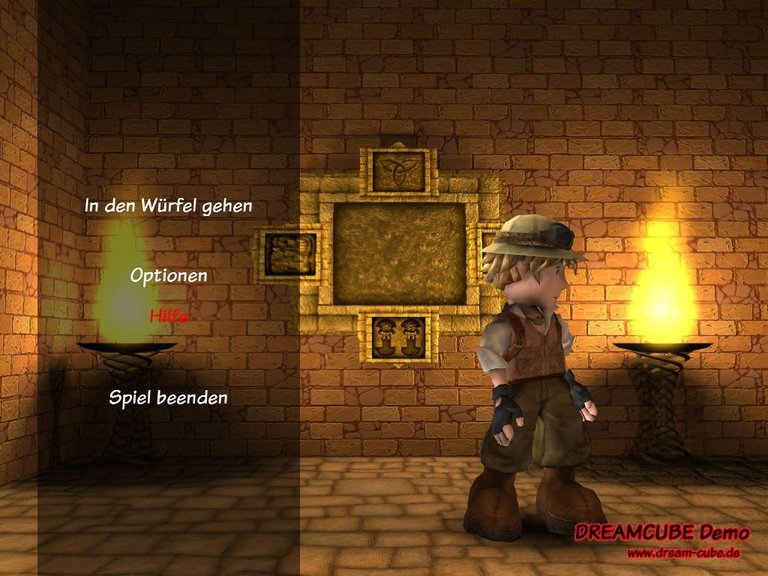Select "In den Würfel gehen" menu entry
This screenshot has width=768, height=576.
click(168, 206)
